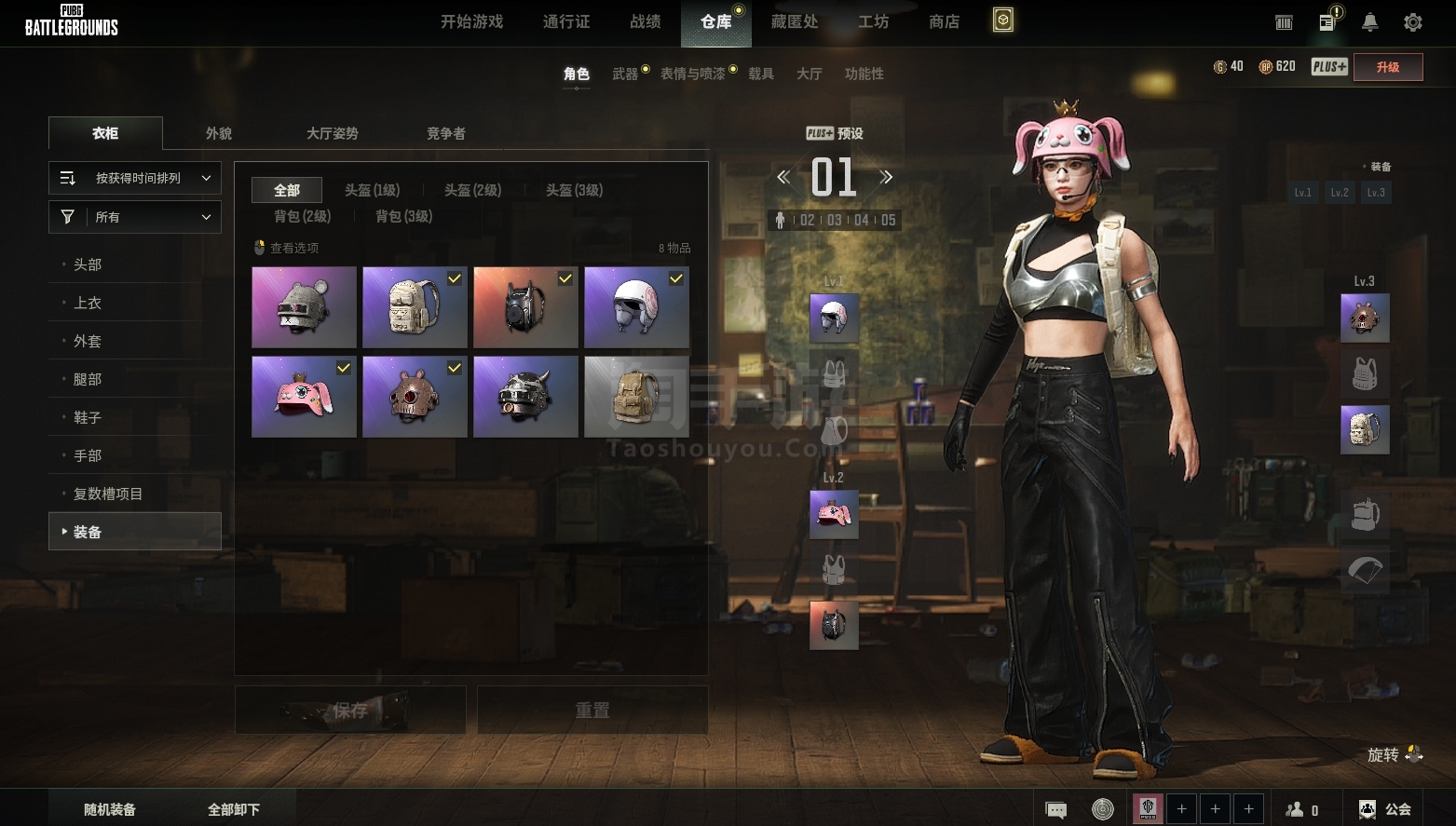Pick the tan backpack in the grey tile
The height and width of the screenshot is (826, 1456).
(636, 397)
